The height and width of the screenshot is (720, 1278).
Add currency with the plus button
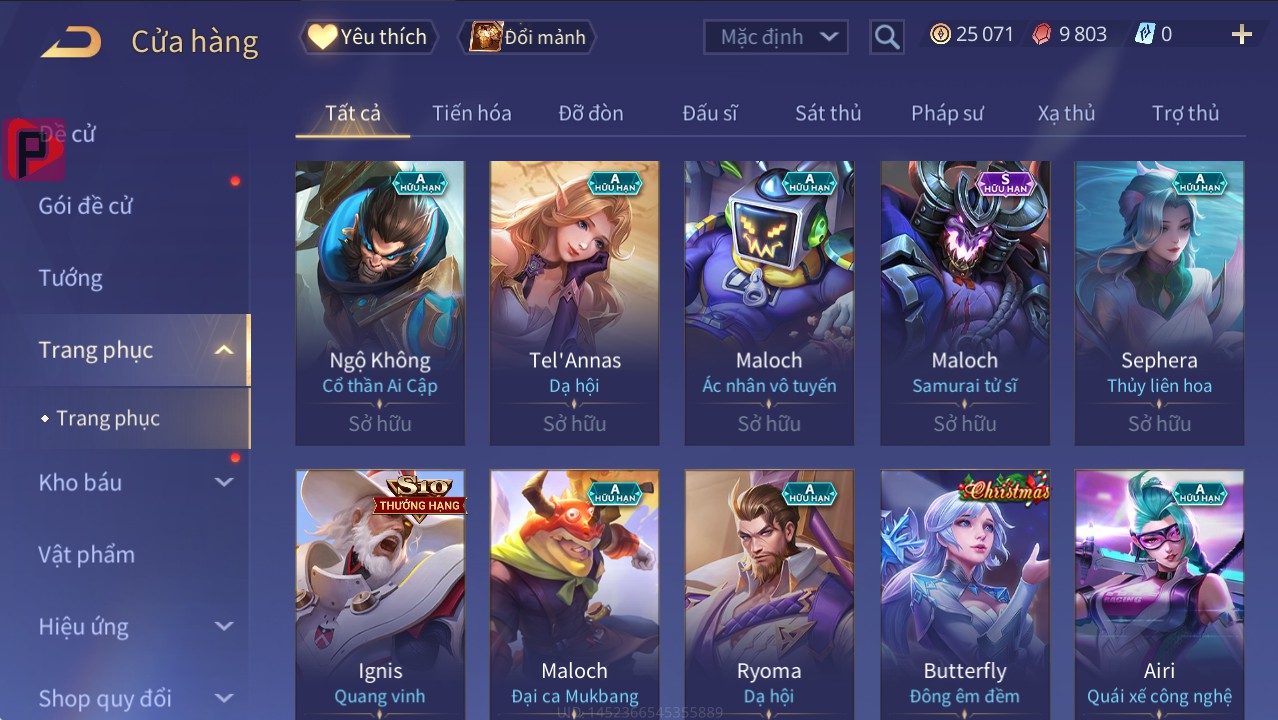tap(1241, 35)
